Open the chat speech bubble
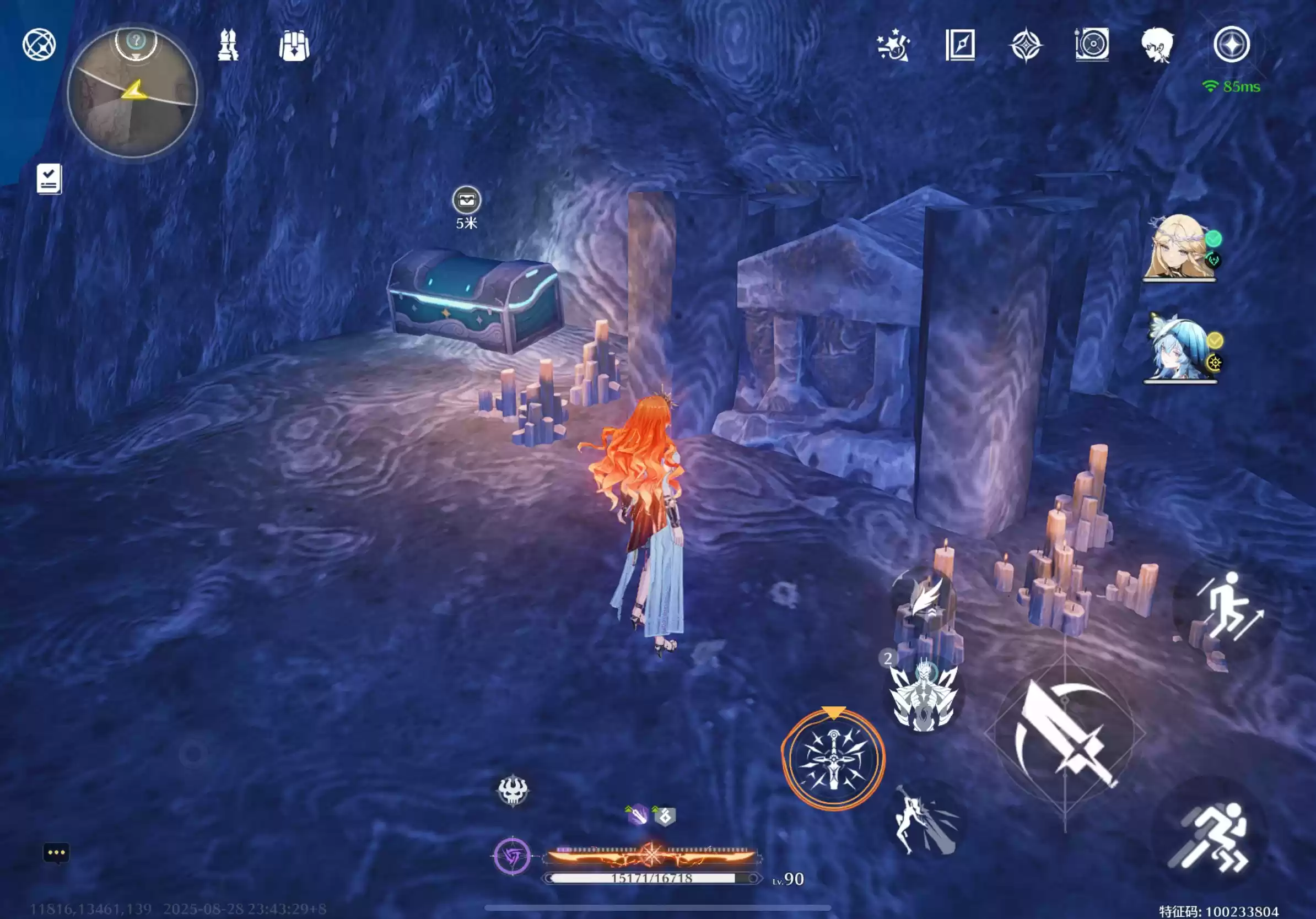Screen dimensions: 1316x919 pos(56,853)
